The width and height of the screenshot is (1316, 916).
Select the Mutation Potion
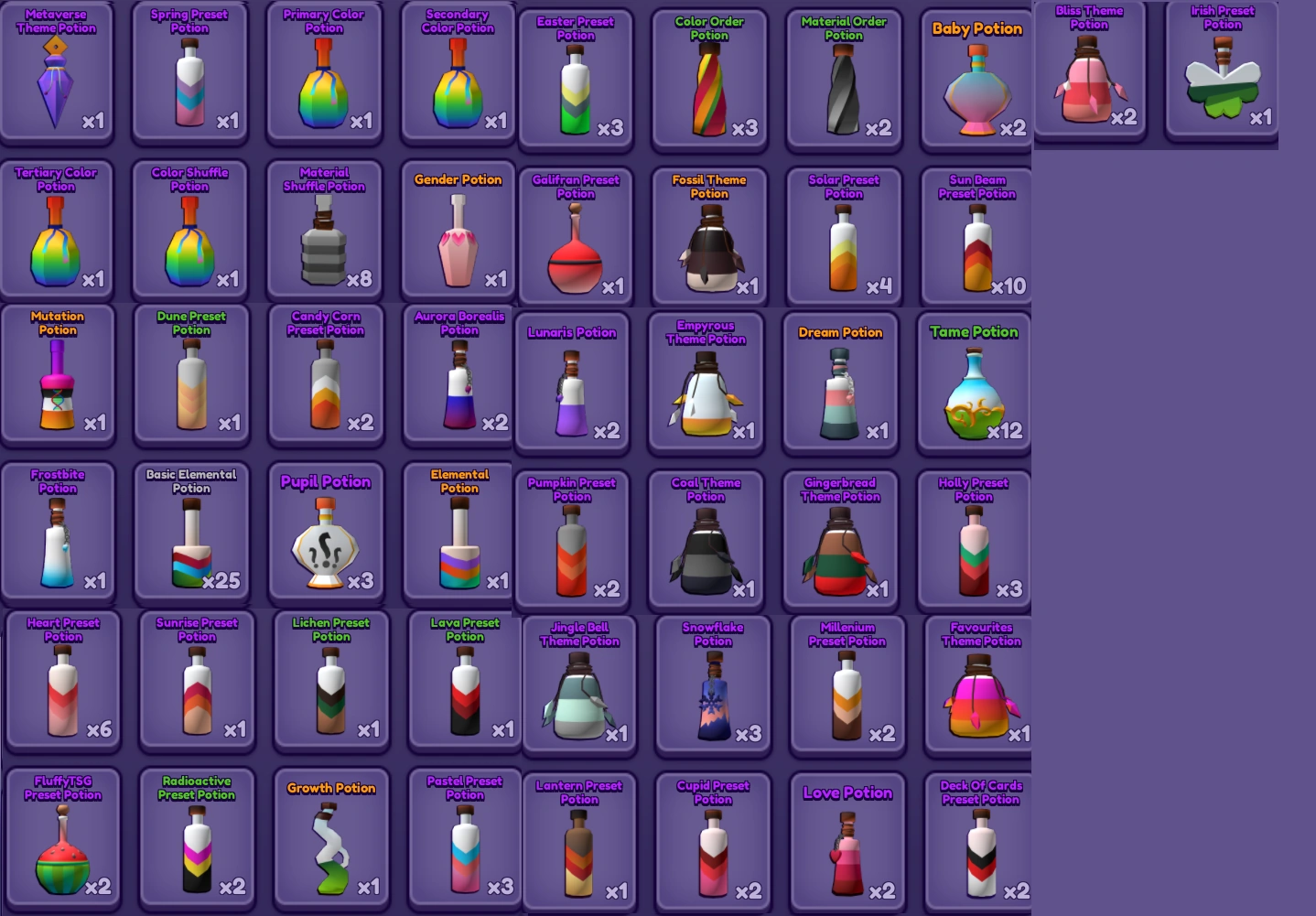[57, 375]
